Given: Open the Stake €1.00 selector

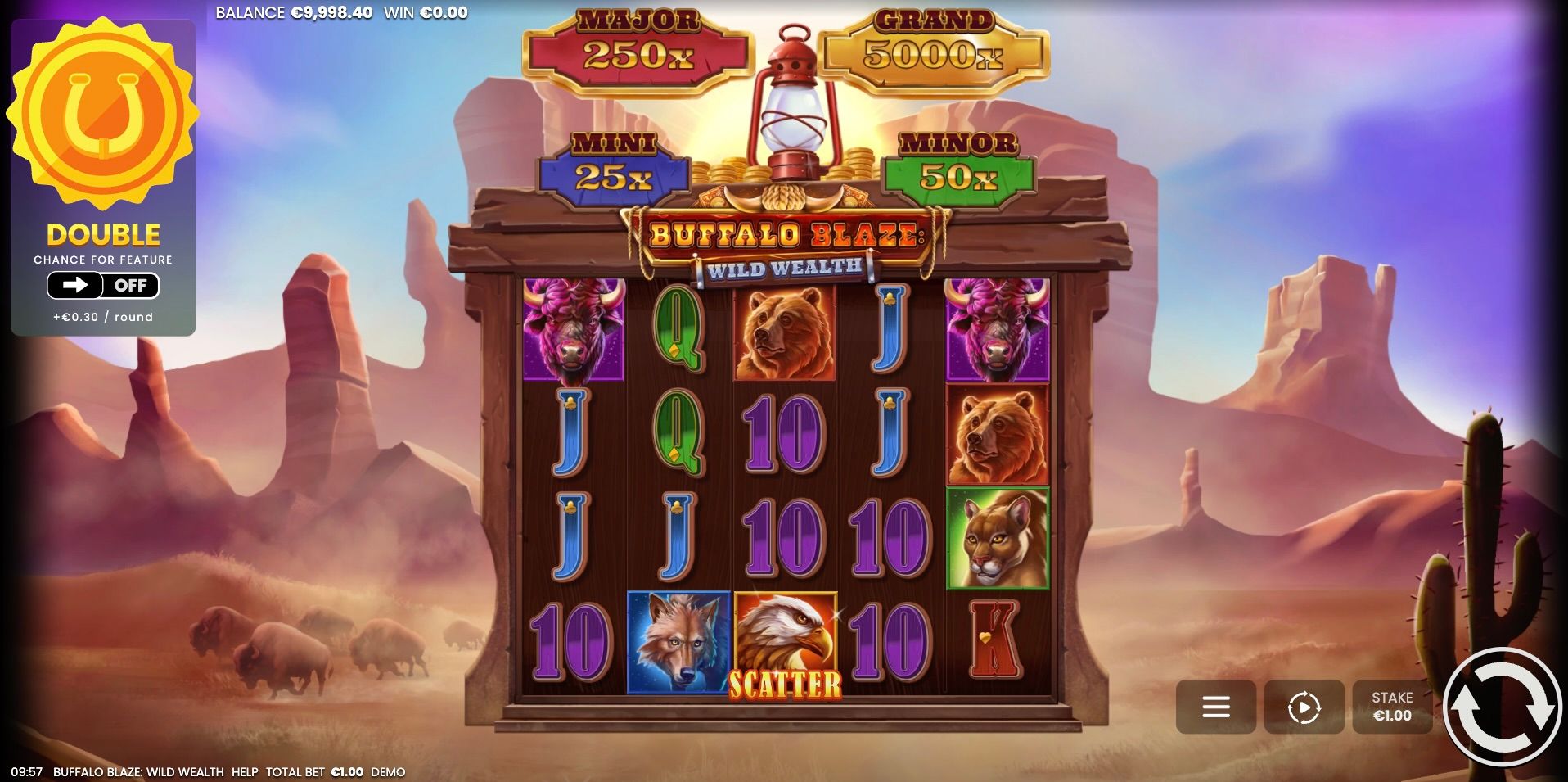Looking at the screenshot, I should (x=1391, y=706).
